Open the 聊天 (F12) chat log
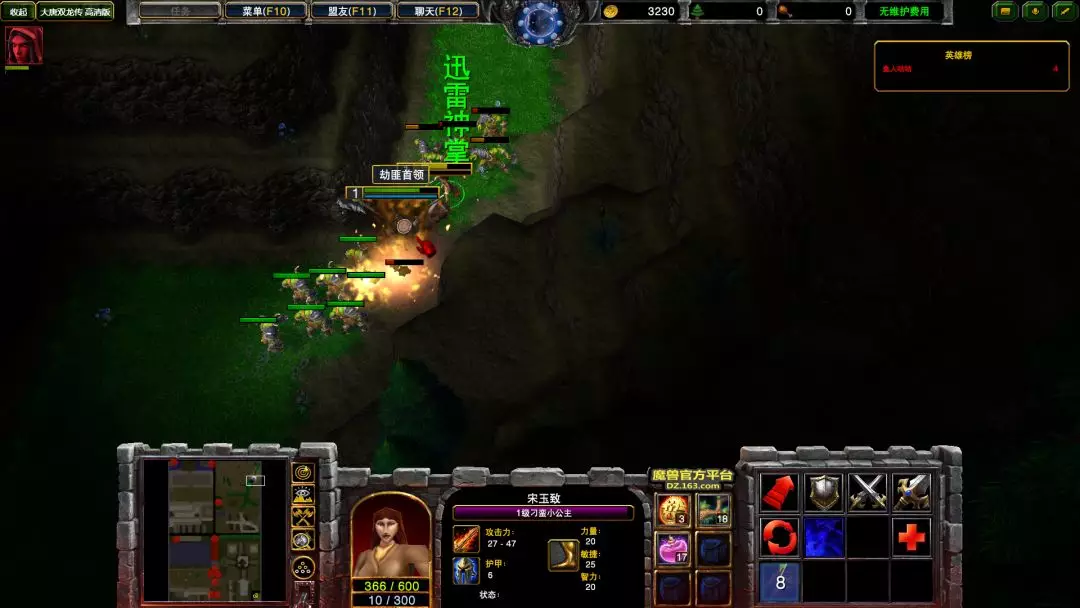 [437, 11]
